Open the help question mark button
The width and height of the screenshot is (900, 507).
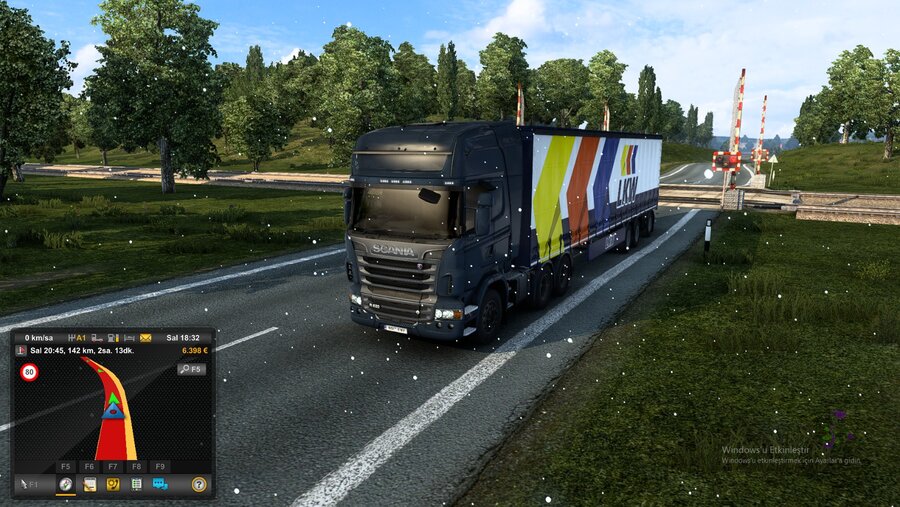point(199,484)
